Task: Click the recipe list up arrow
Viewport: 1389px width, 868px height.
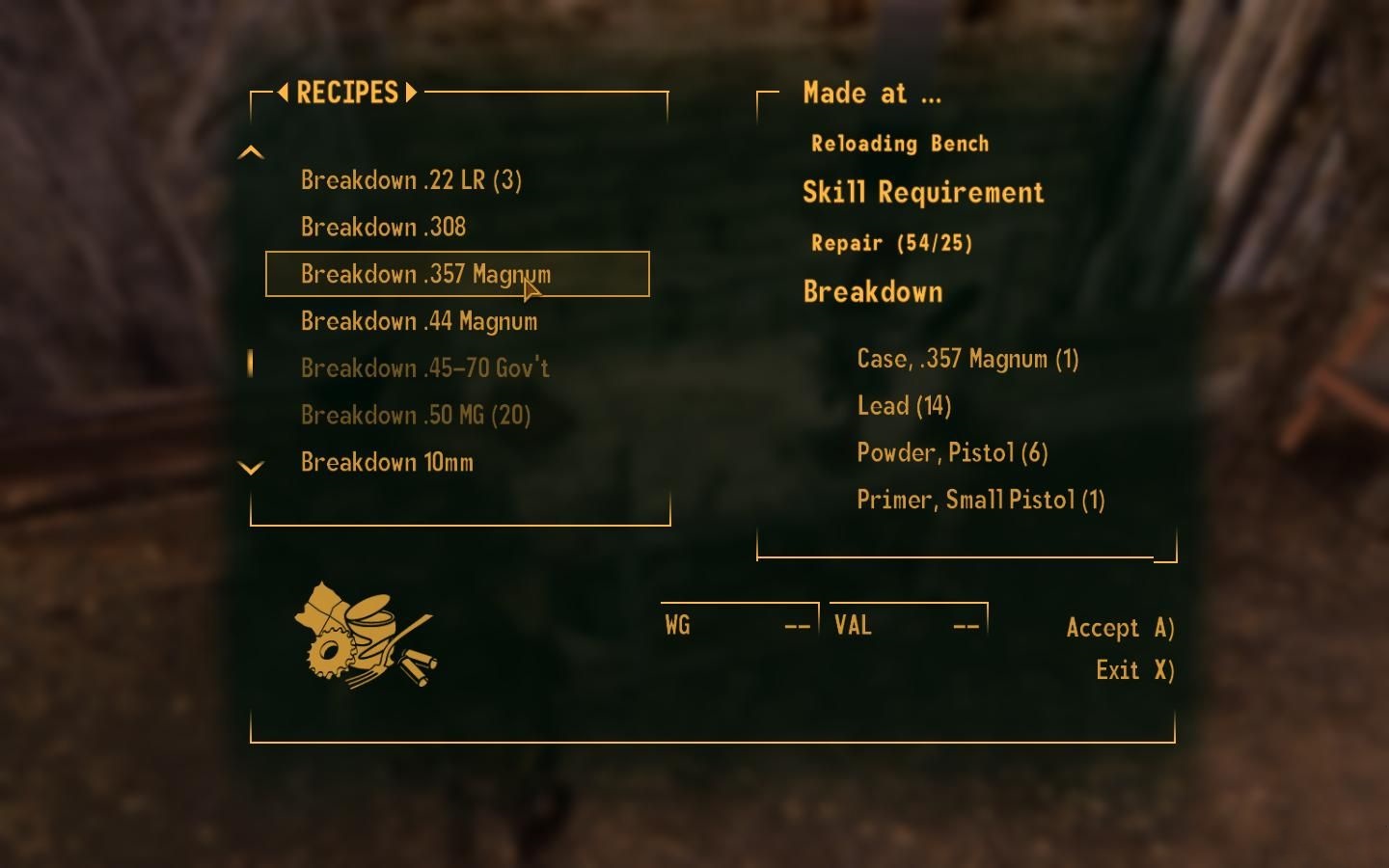Action: click(251, 152)
